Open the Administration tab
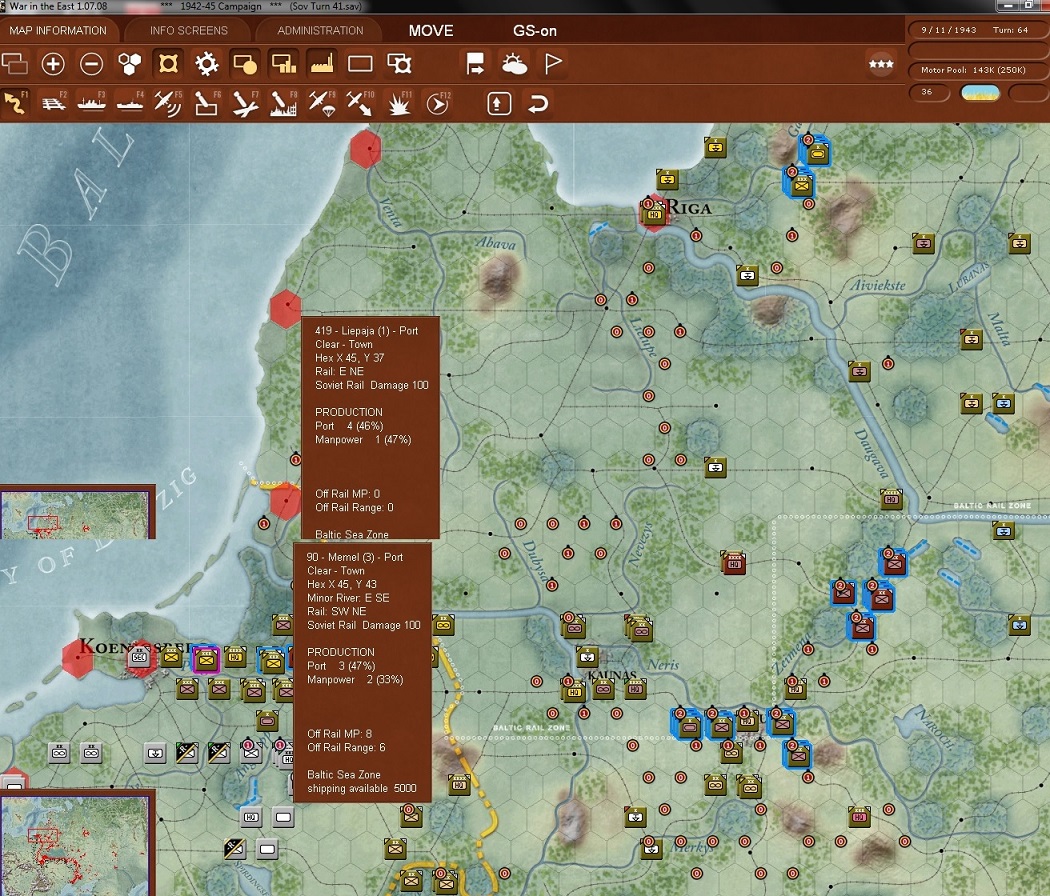Screen dimensions: 1050x896 point(320,30)
